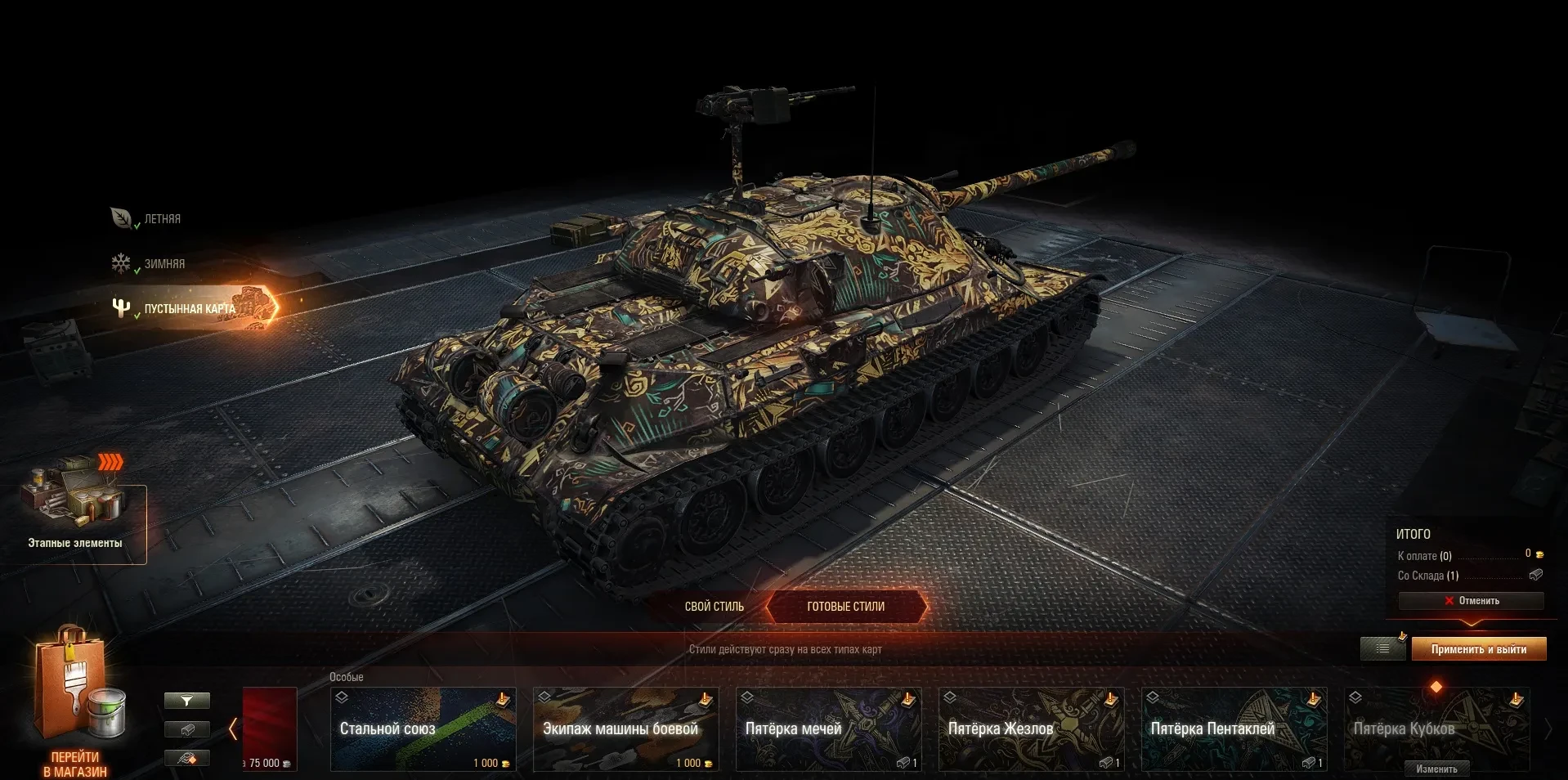
Task: Select the Пятёрка Пентаклей style card
Action: click(x=1234, y=729)
